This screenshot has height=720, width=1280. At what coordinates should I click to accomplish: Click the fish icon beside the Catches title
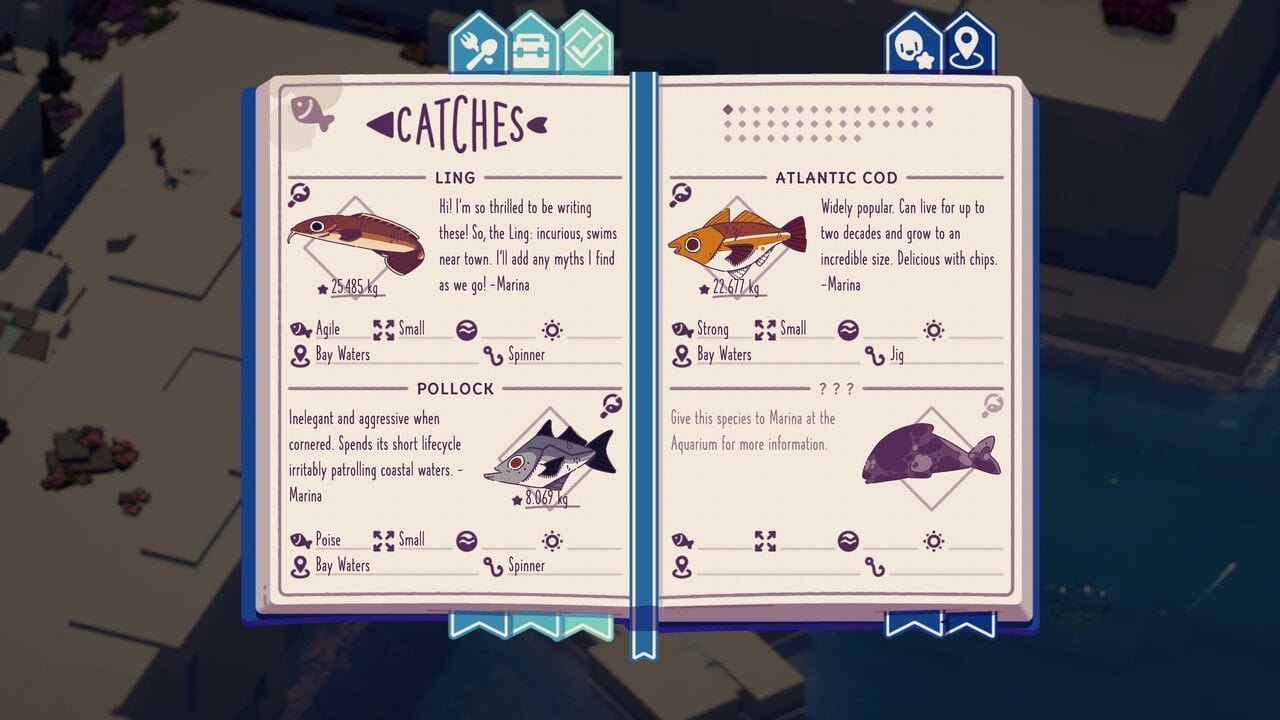pos(311,112)
